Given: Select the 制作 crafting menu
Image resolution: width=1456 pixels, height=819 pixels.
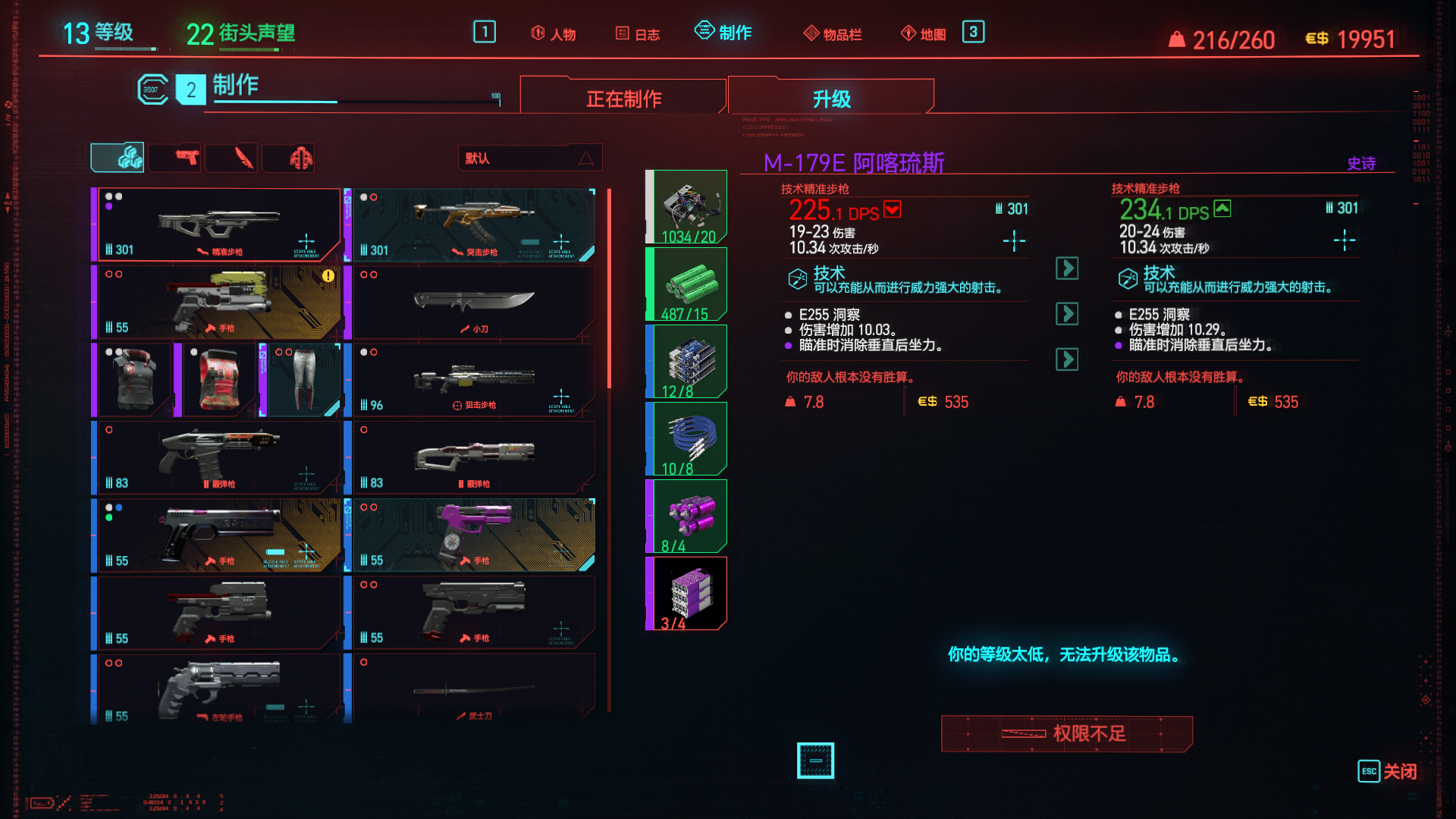Looking at the screenshot, I should (x=723, y=33).
